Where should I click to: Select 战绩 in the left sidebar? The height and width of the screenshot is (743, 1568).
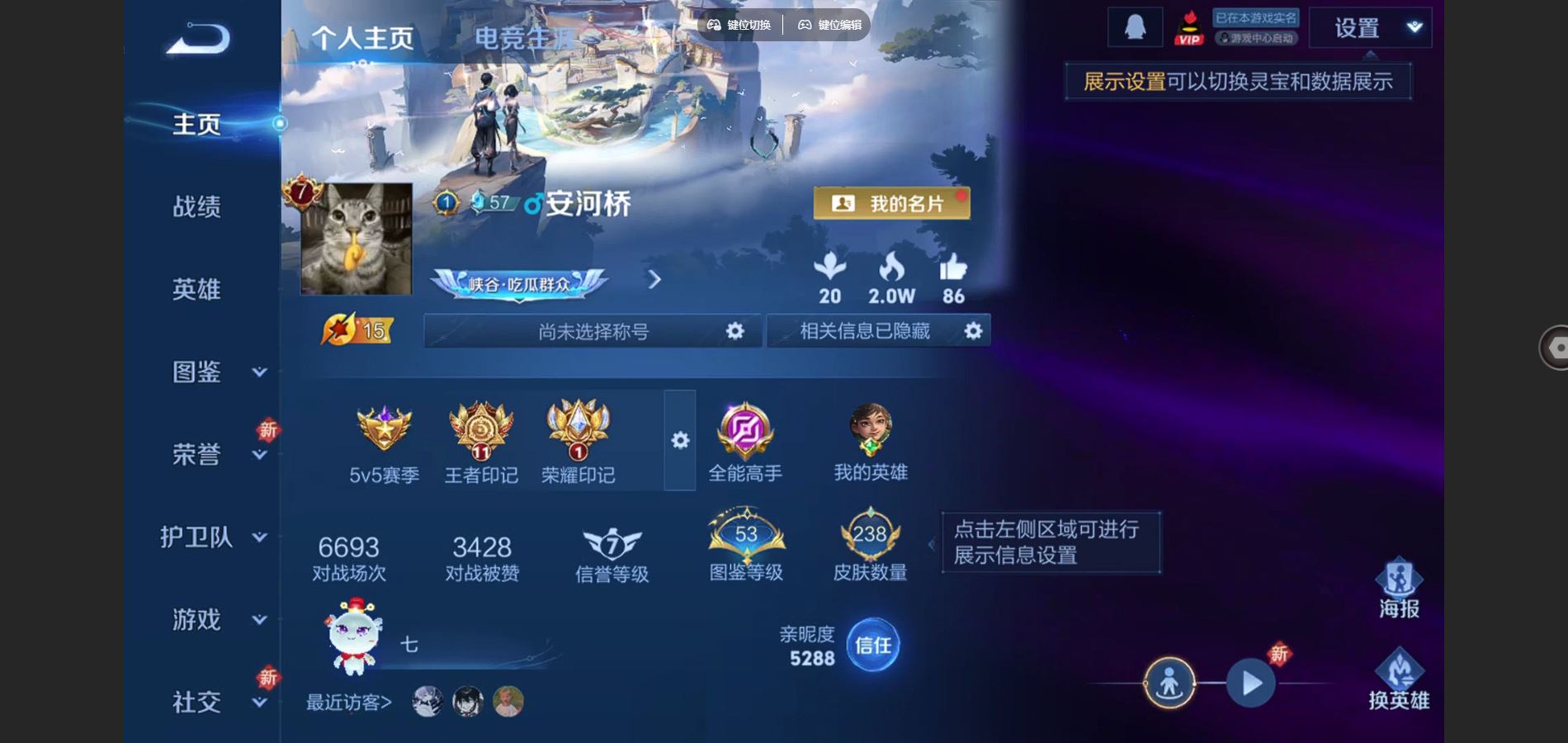tap(198, 207)
